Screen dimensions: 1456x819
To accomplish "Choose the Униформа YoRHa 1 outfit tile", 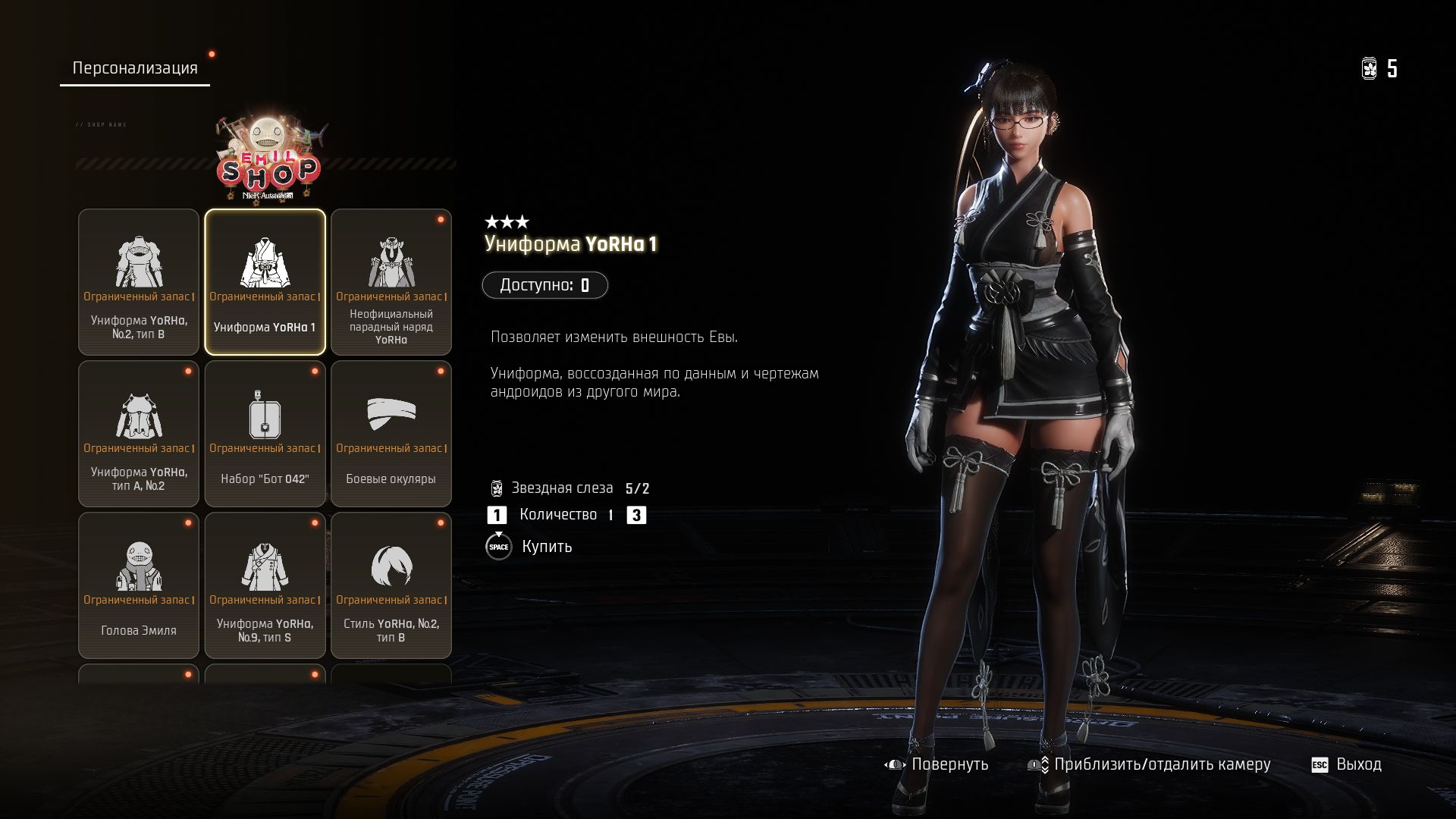I will (265, 282).
